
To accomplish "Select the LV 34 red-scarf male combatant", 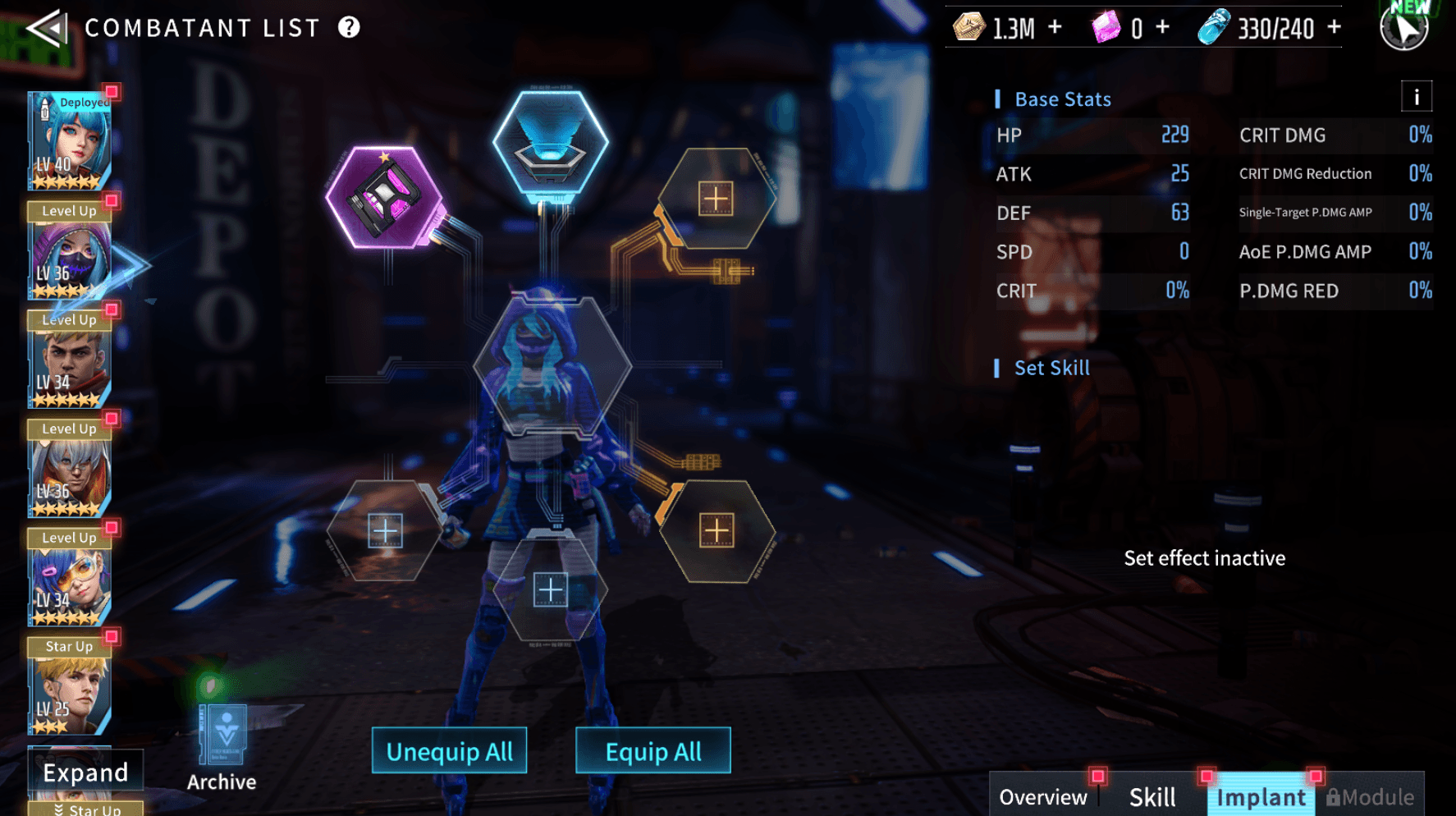I will (70, 361).
